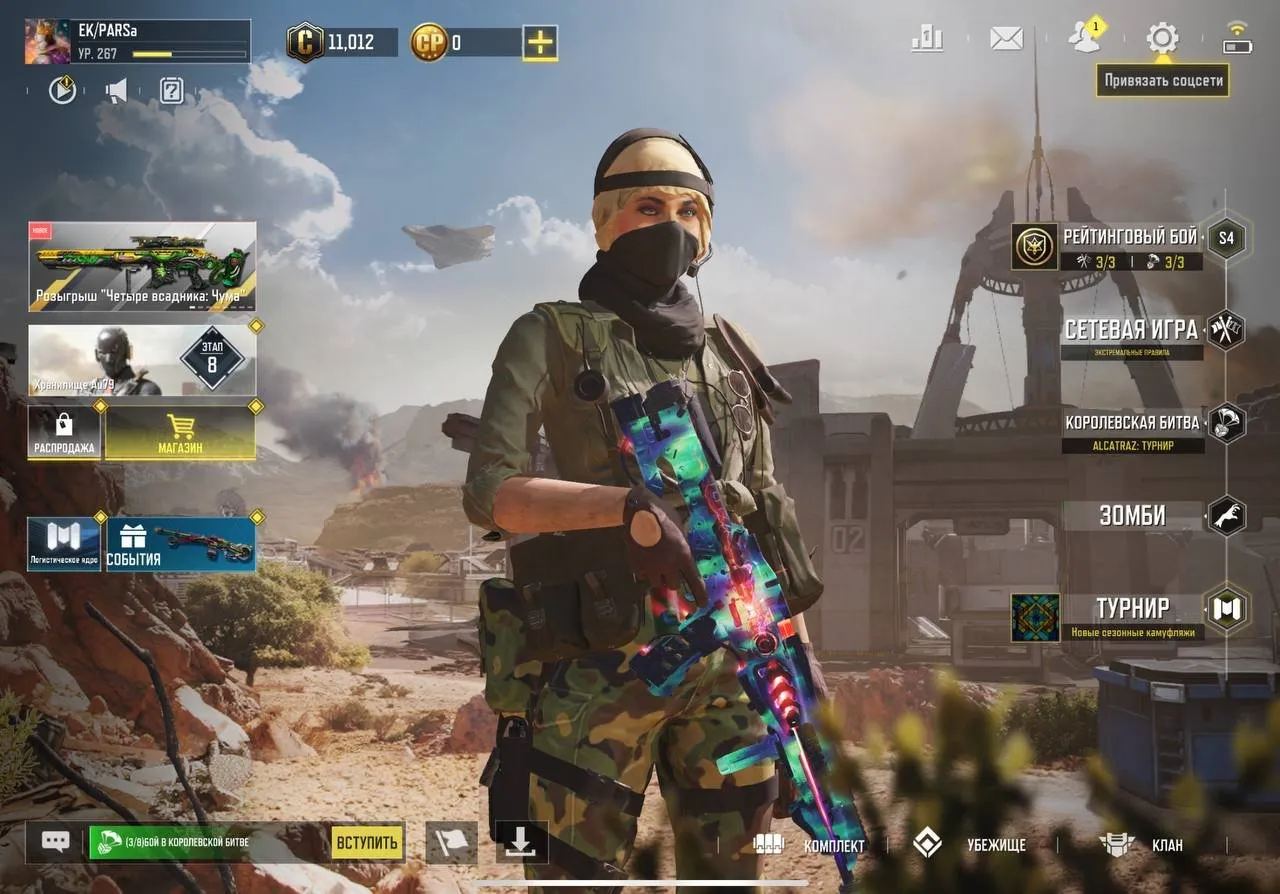Open the Четыре всадника: Чума draw banner

tap(142, 266)
